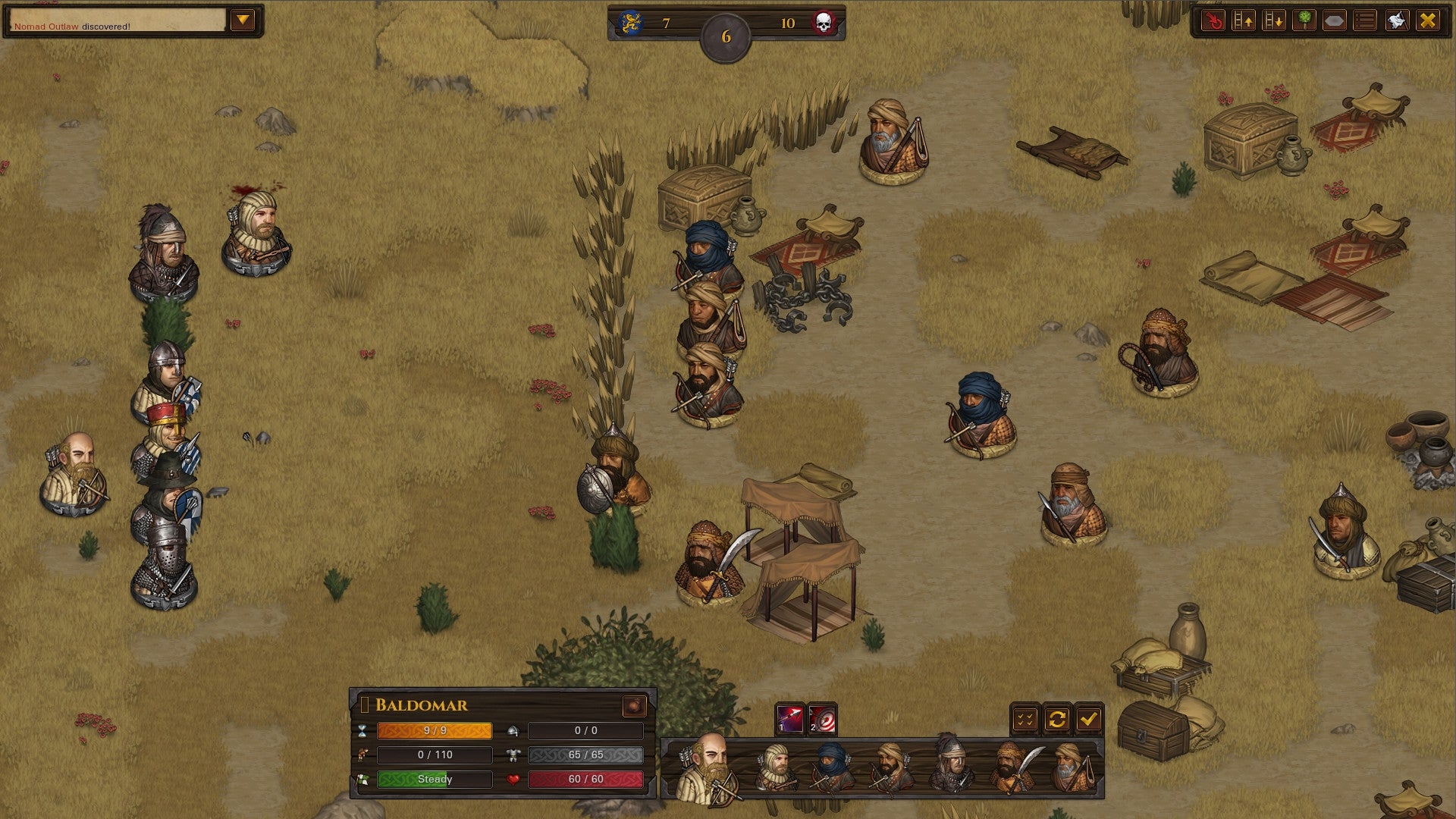Swap weapons with the circular arrows icon

point(1056,718)
